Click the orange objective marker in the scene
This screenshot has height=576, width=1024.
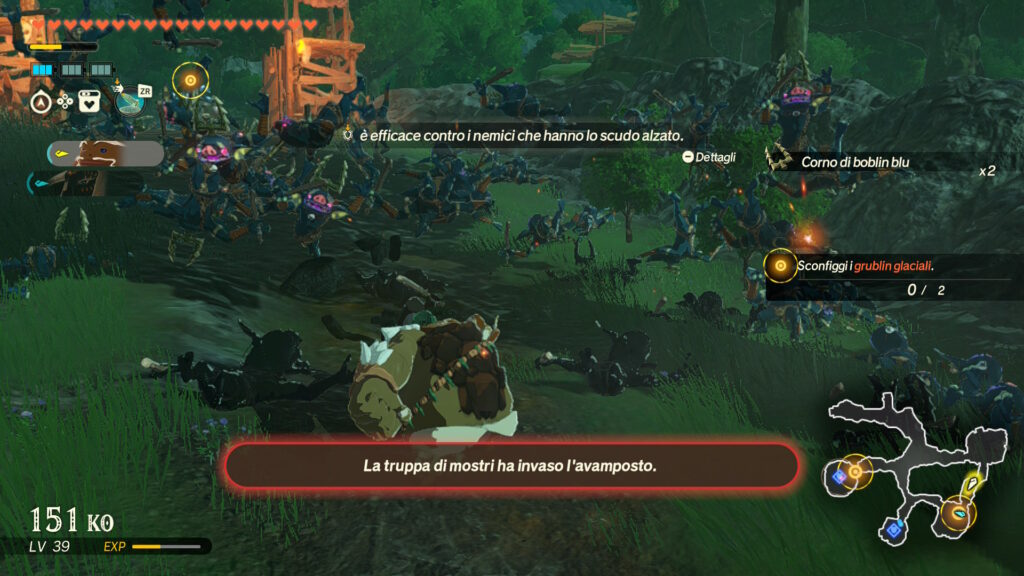tap(190, 78)
